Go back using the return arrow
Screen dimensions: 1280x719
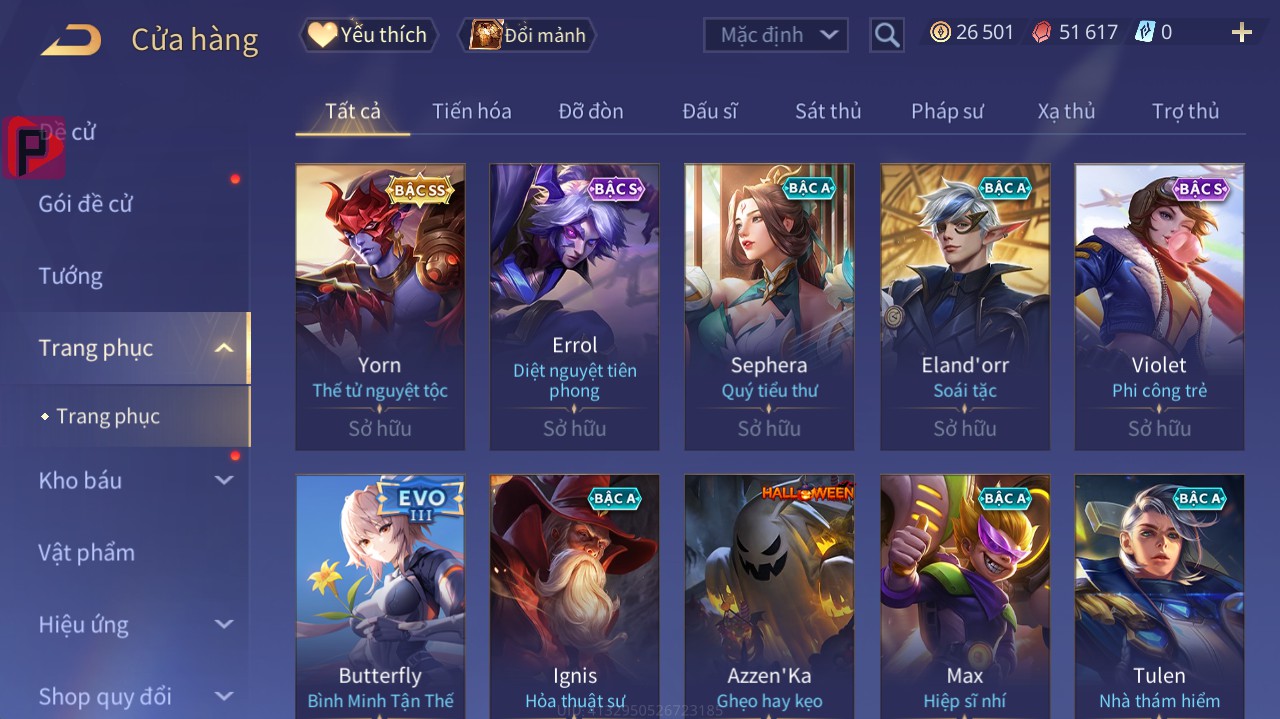tap(71, 40)
